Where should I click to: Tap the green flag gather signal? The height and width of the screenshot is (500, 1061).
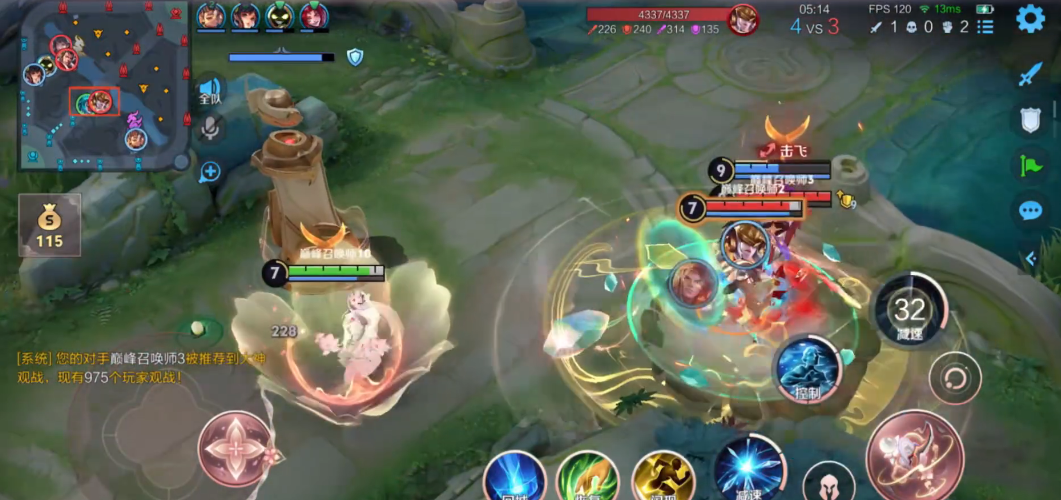[1030, 165]
